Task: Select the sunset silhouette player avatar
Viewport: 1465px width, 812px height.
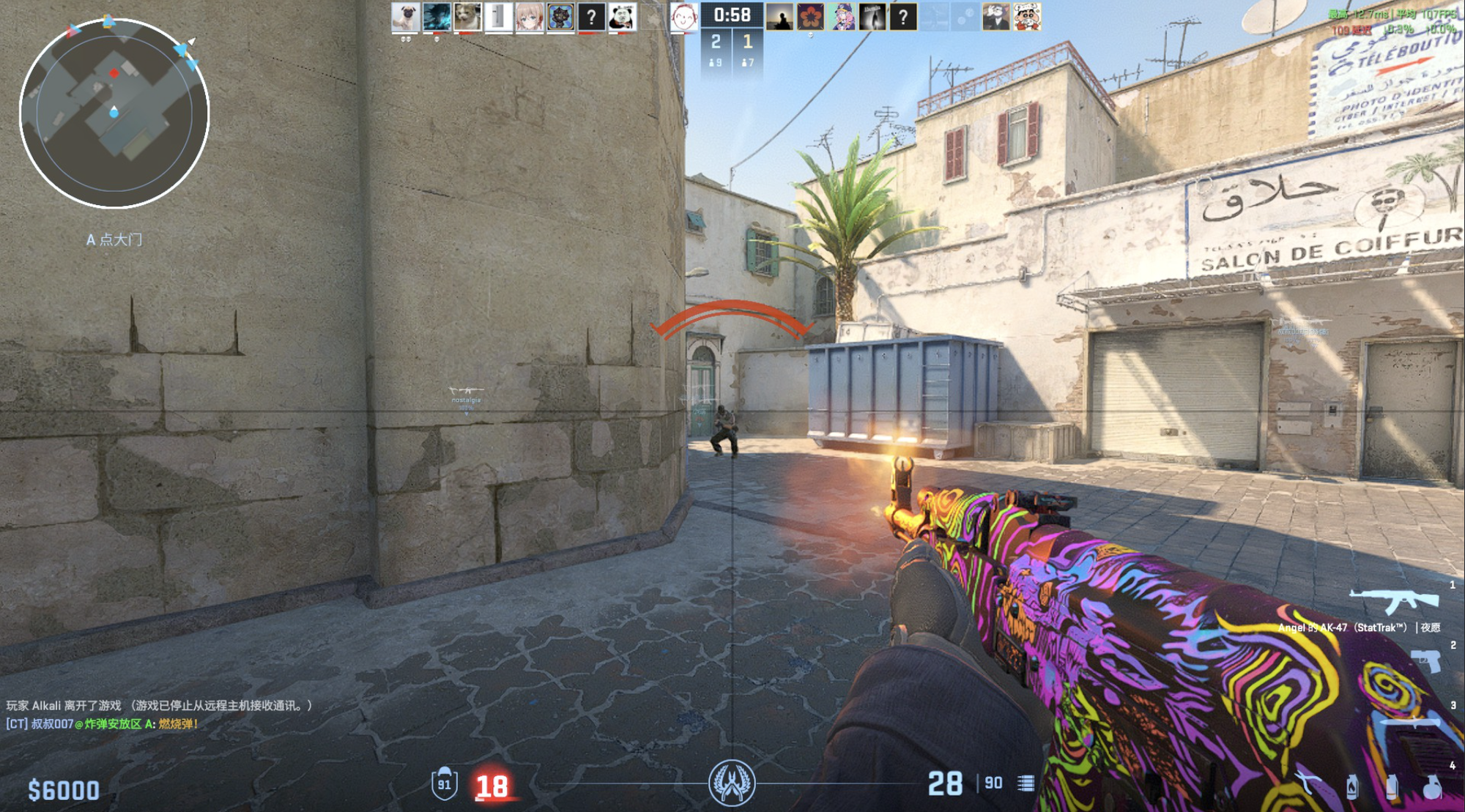Action: point(779,17)
